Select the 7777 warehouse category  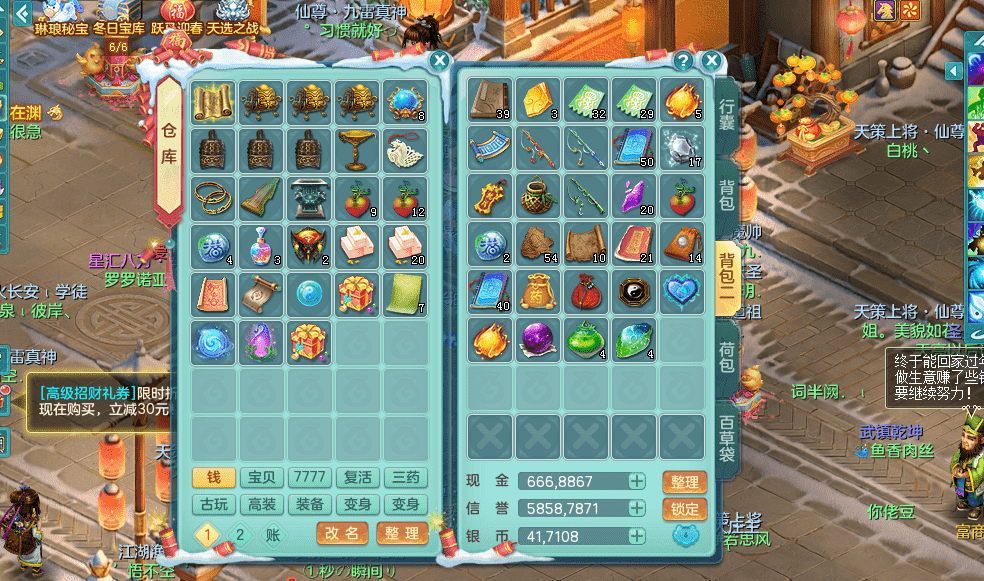(308, 478)
